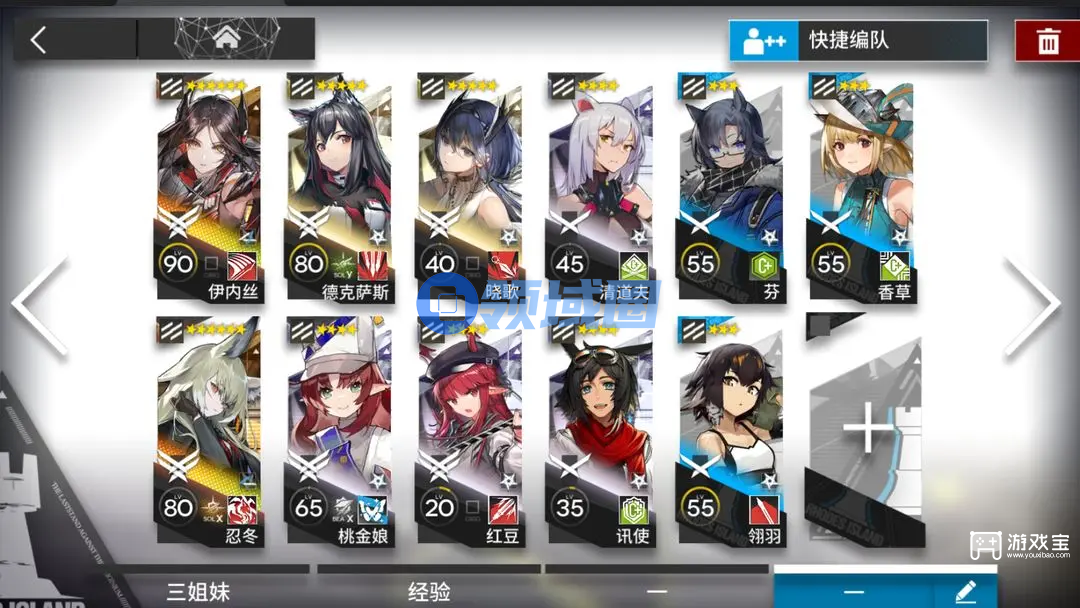Add an operator to the empty slot
1080x608 pixels.
[x=866, y=432]
